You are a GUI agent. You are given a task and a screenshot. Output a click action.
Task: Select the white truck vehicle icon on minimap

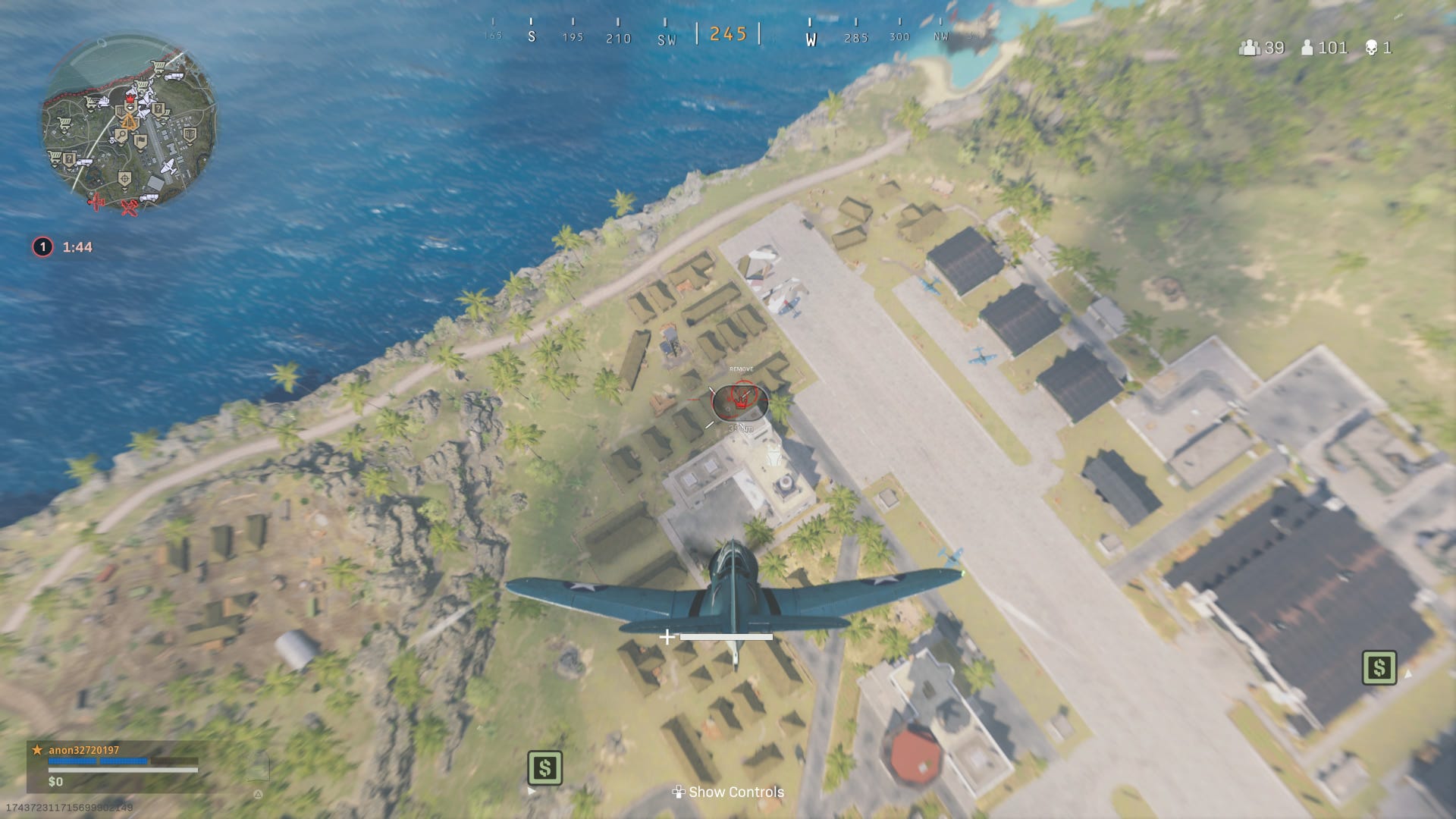pyautogui.click(x=174, y=77)
